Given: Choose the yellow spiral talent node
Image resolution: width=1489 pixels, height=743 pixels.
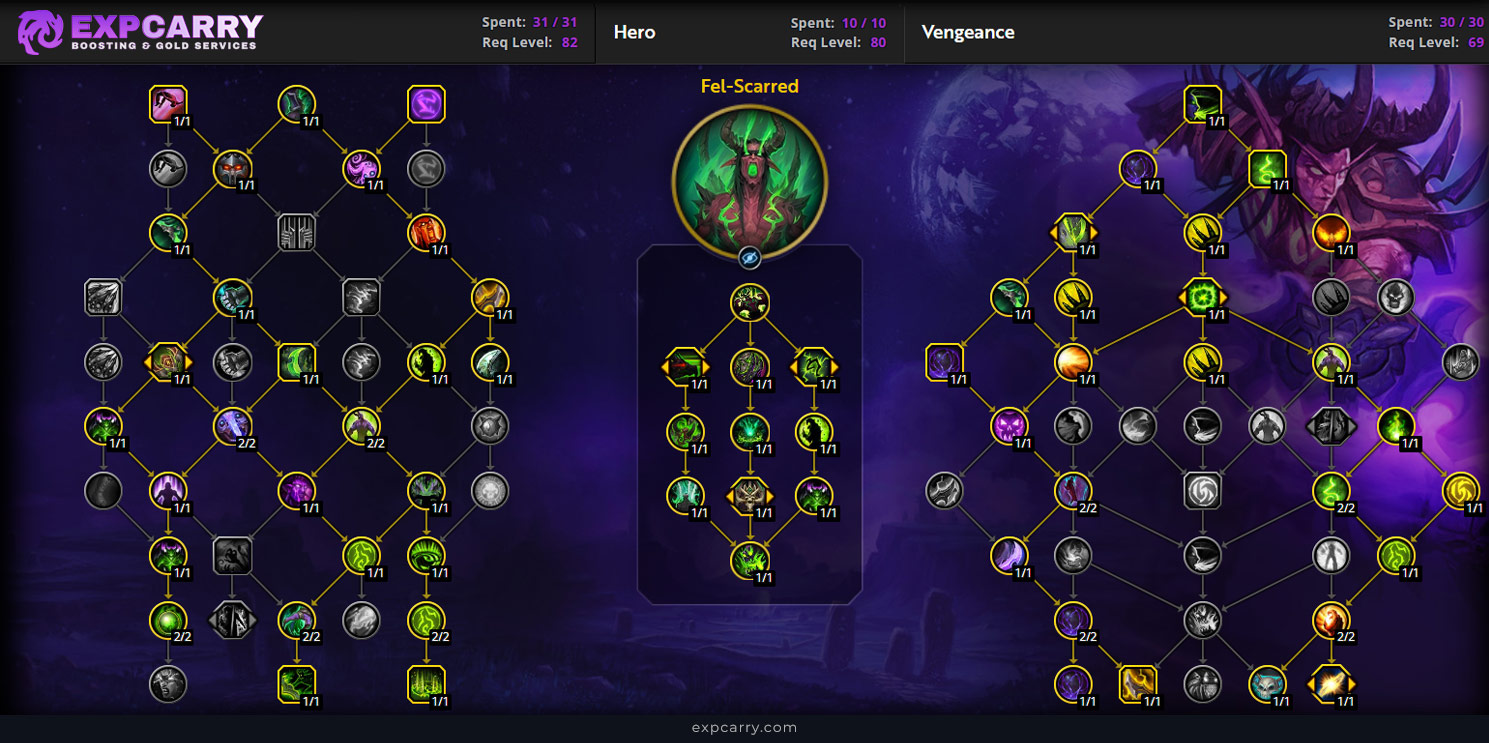Looking at the screenshot, I should point(1461,491).
